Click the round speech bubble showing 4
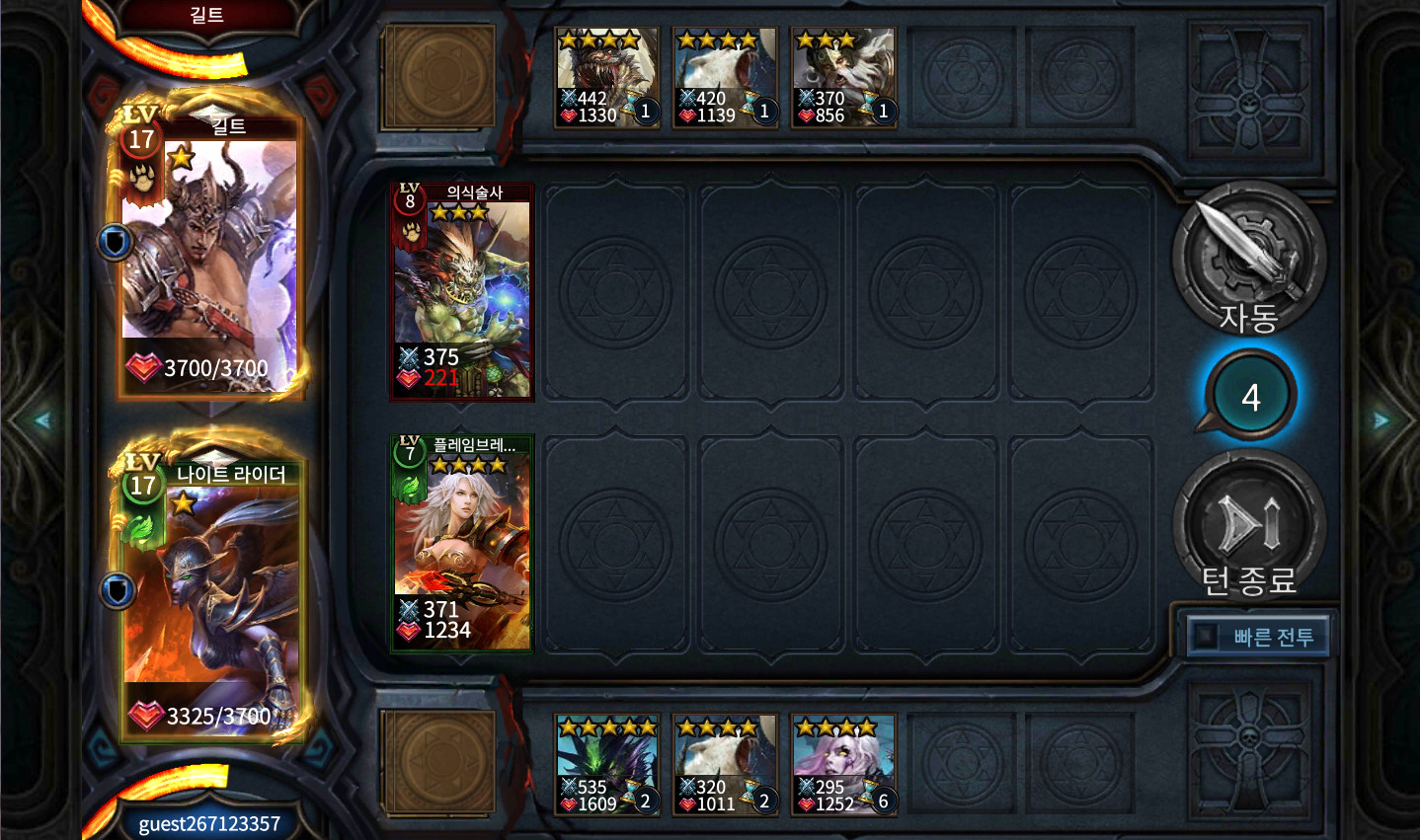 point(1250,397)
